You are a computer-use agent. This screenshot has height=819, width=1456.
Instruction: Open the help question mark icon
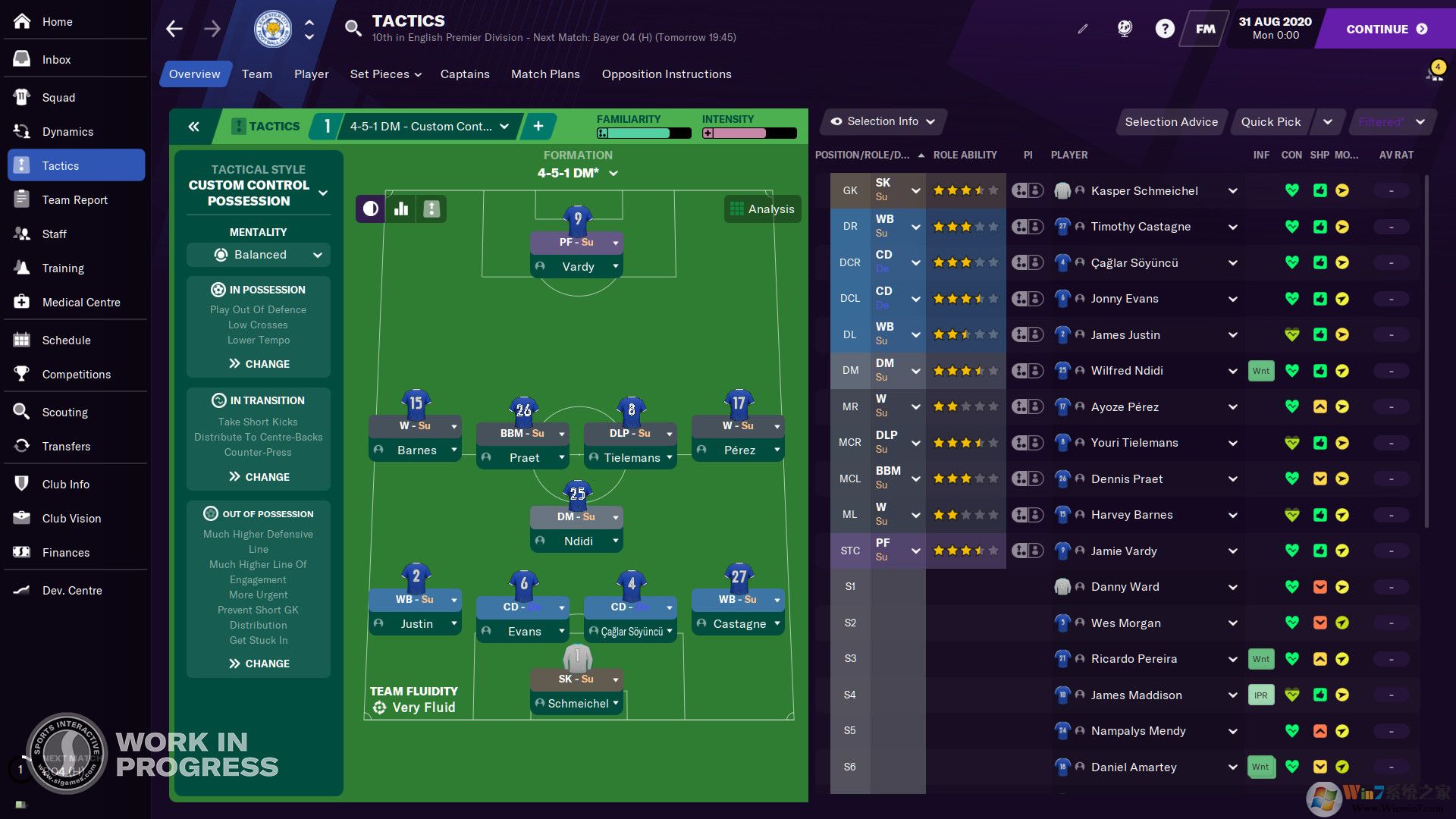[x=1164, y=29]
